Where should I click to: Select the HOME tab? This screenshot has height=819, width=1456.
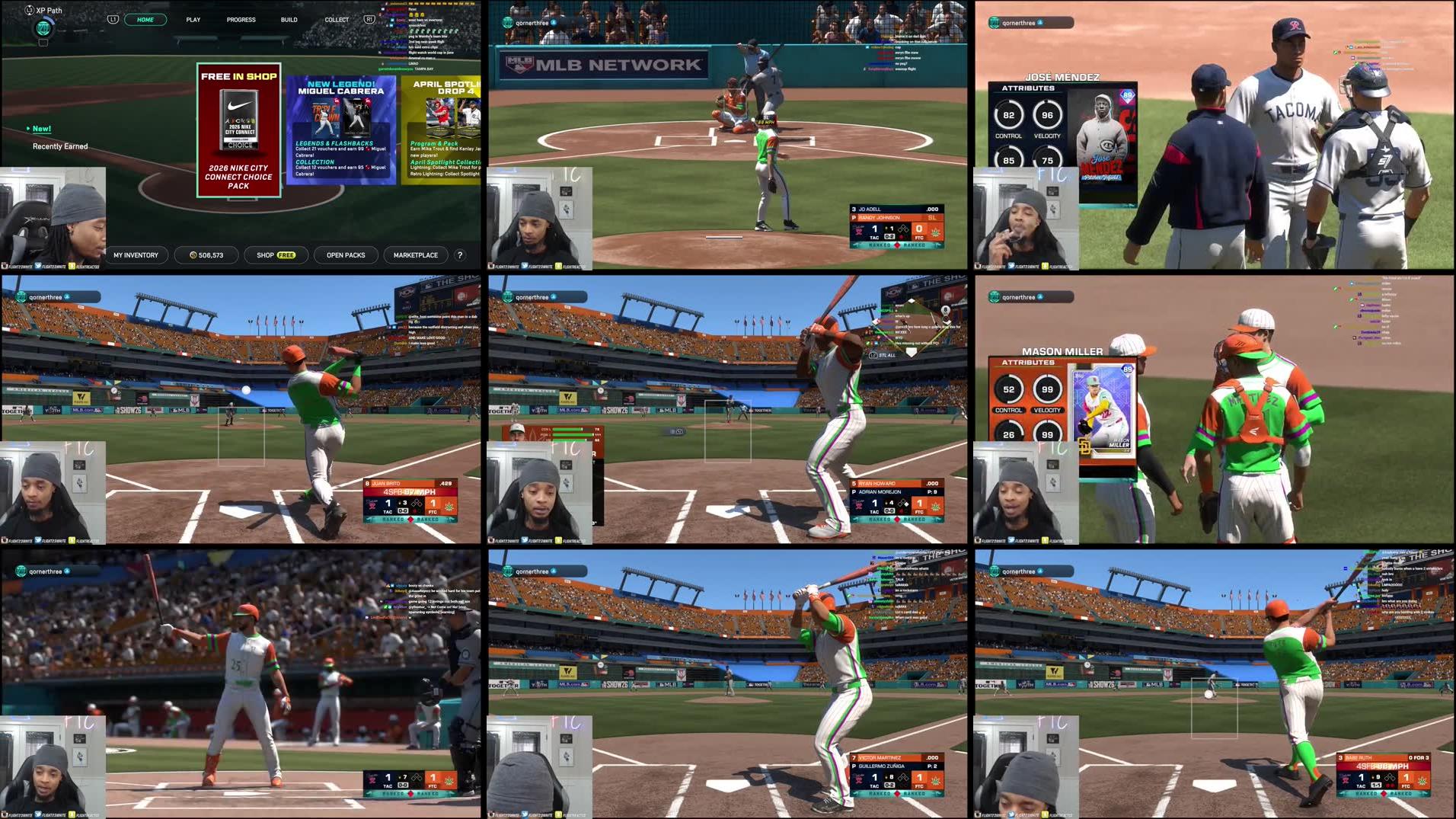pos(145,19)
